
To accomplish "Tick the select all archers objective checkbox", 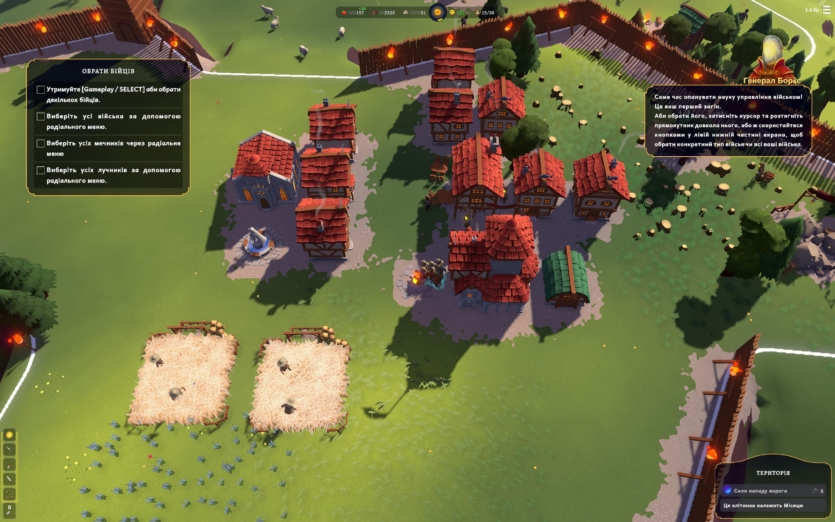I will click(41, 170).
